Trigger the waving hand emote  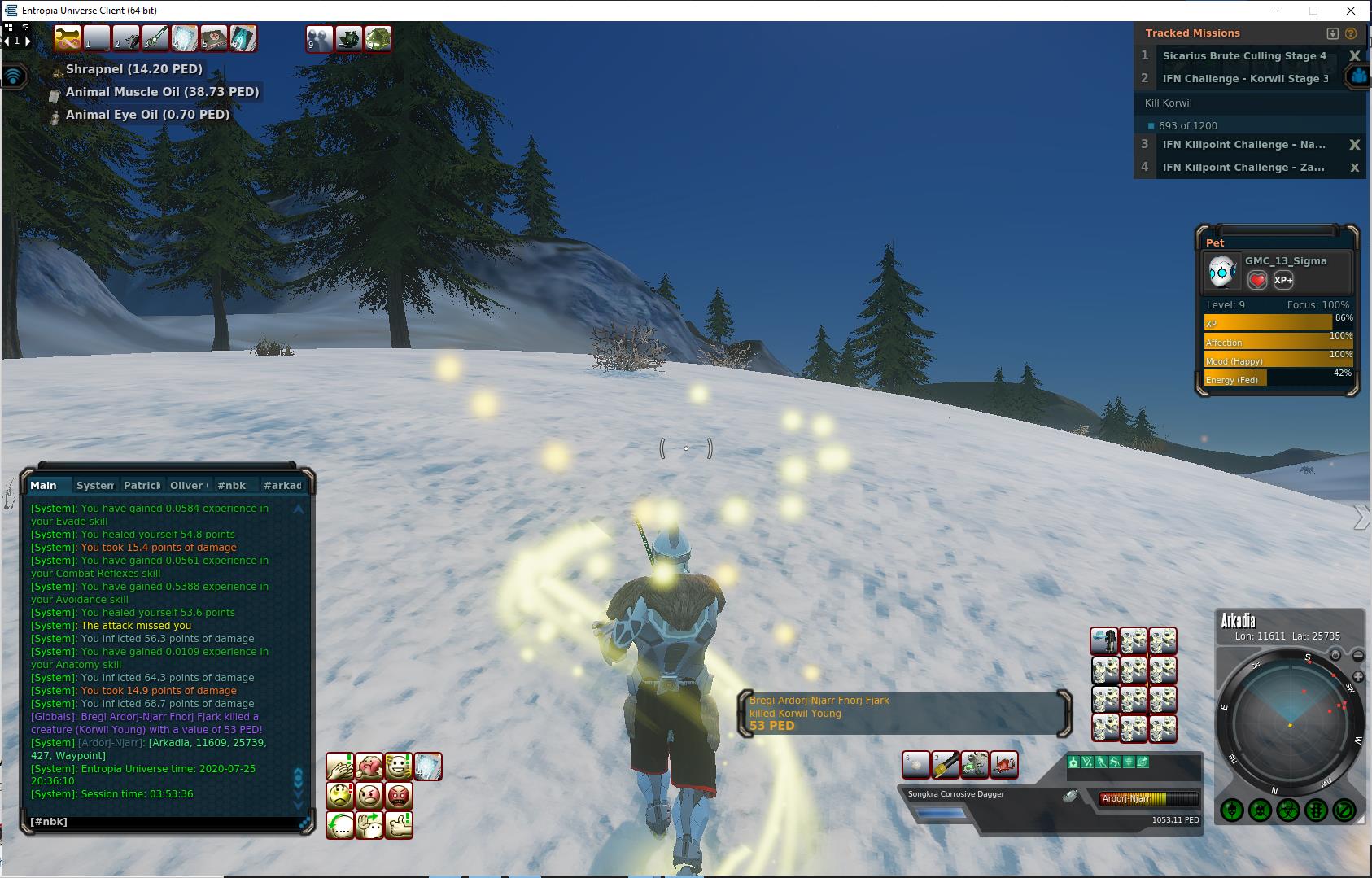coord(369,824)
